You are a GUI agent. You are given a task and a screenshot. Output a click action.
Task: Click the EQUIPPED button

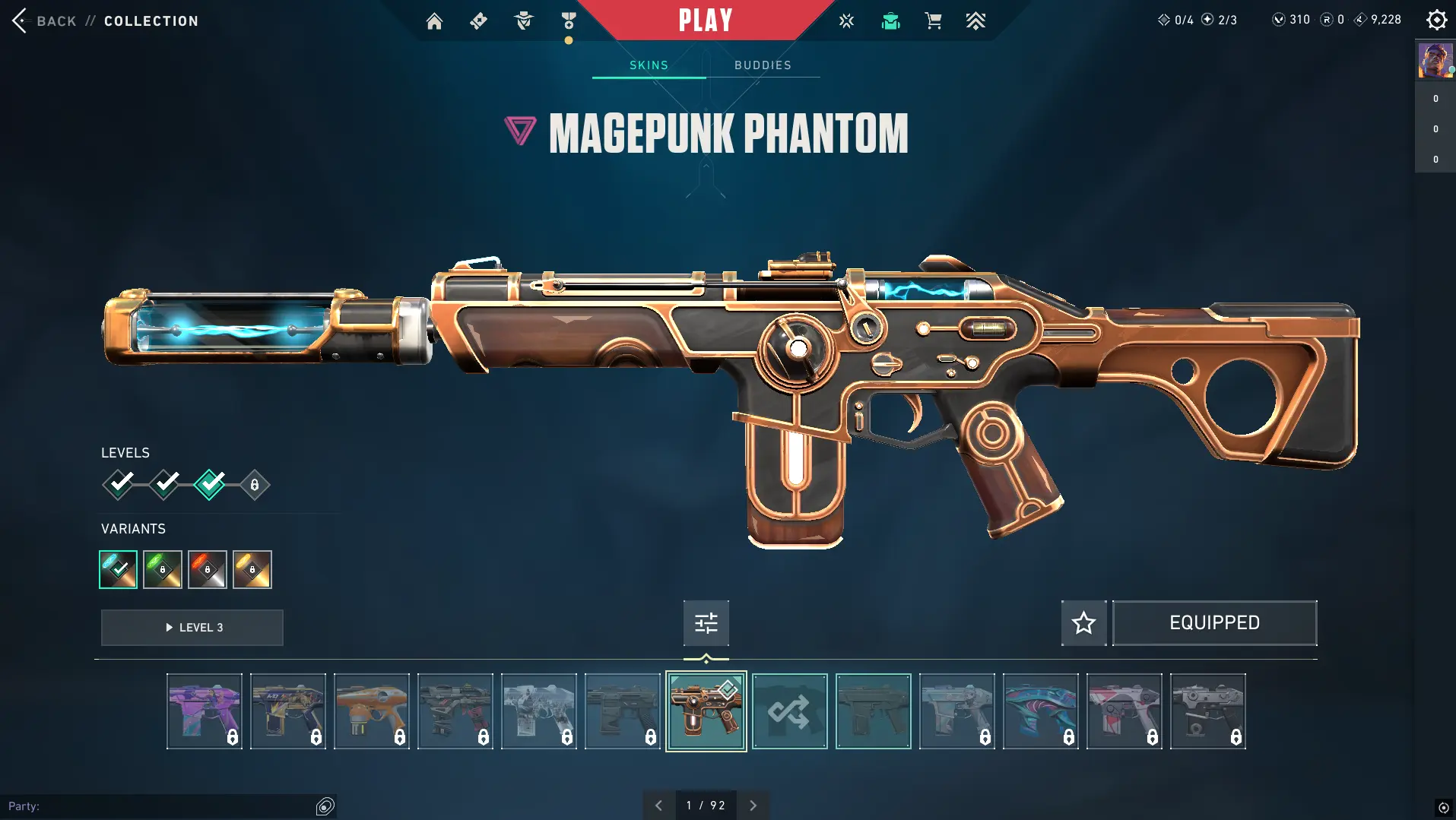[x=1214, y=623]
